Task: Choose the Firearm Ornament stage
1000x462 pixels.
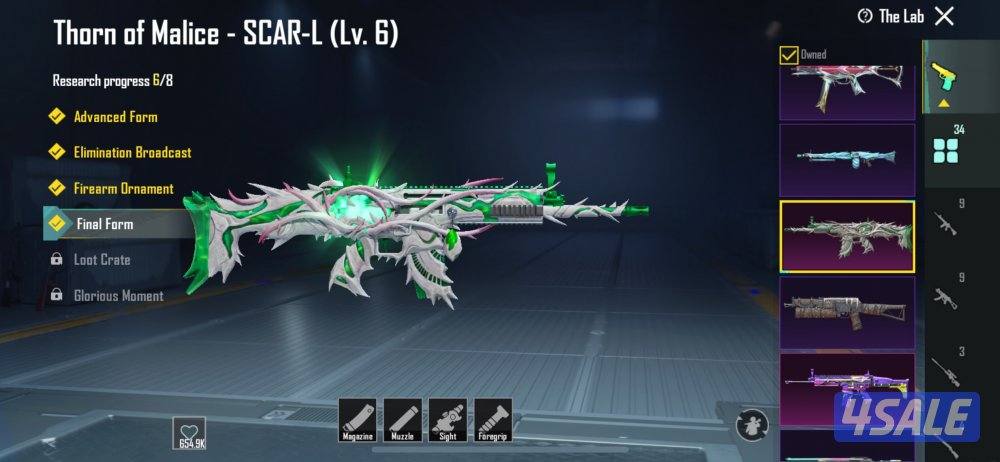Action: pyautogui.click(x=123, y=189)
